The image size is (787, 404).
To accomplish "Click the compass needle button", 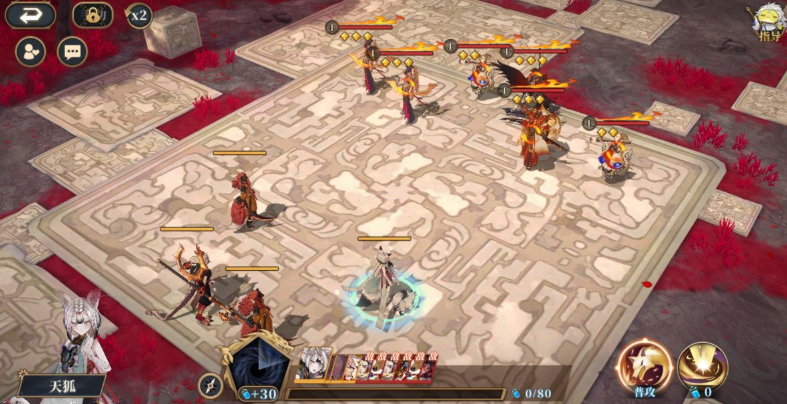I will (x=211, y=385).
